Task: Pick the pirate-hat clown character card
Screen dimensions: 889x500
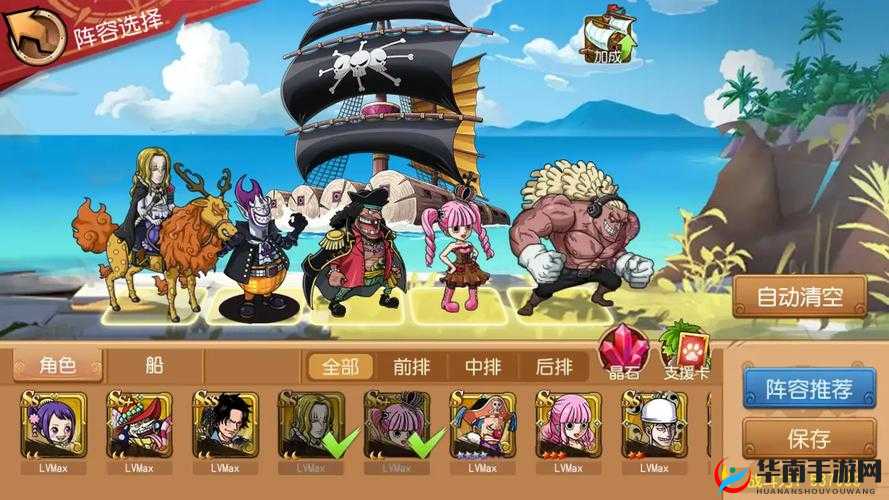Action: tap(483, 425)
